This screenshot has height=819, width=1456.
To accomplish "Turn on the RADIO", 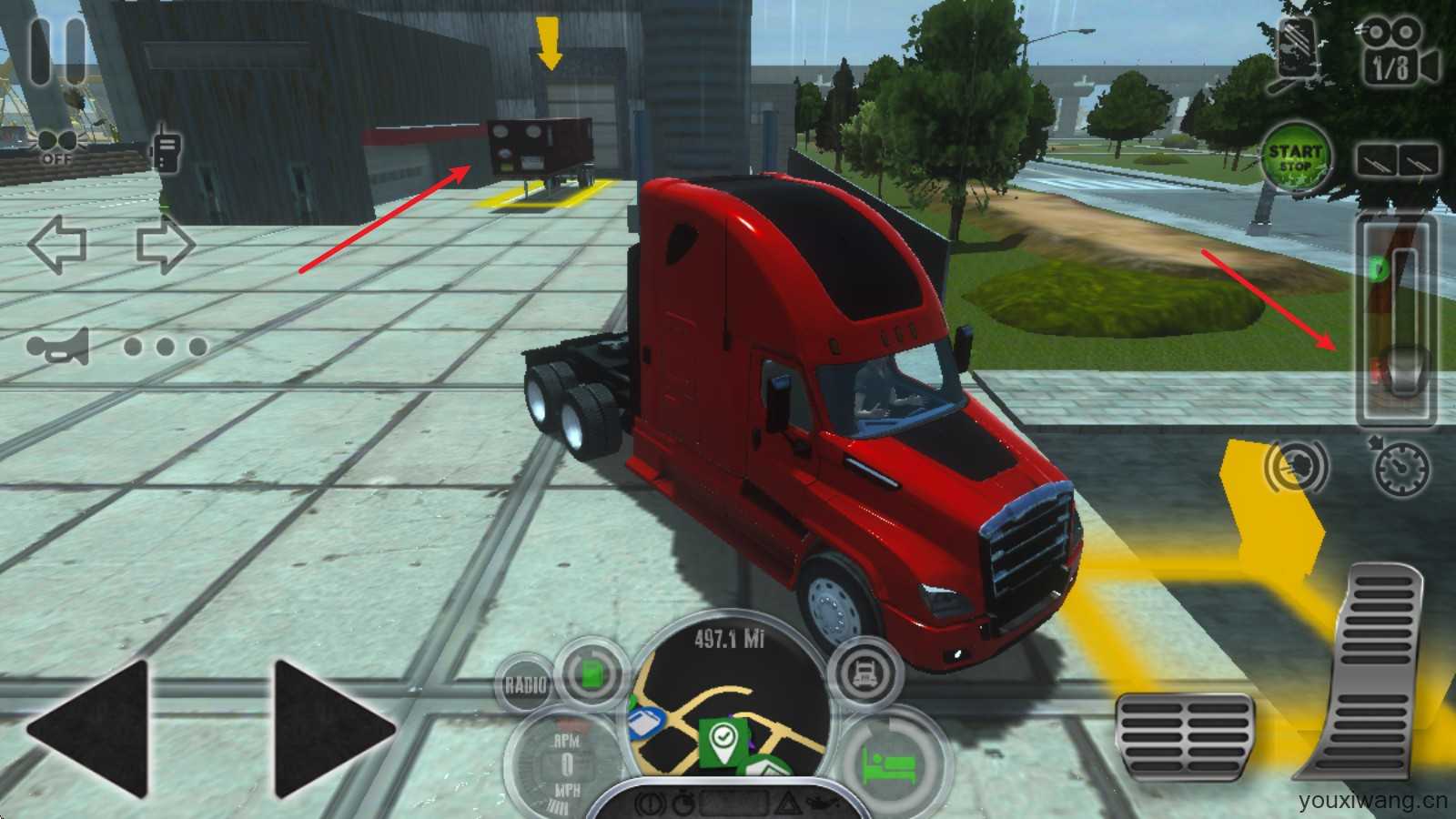I will point(526,682).
